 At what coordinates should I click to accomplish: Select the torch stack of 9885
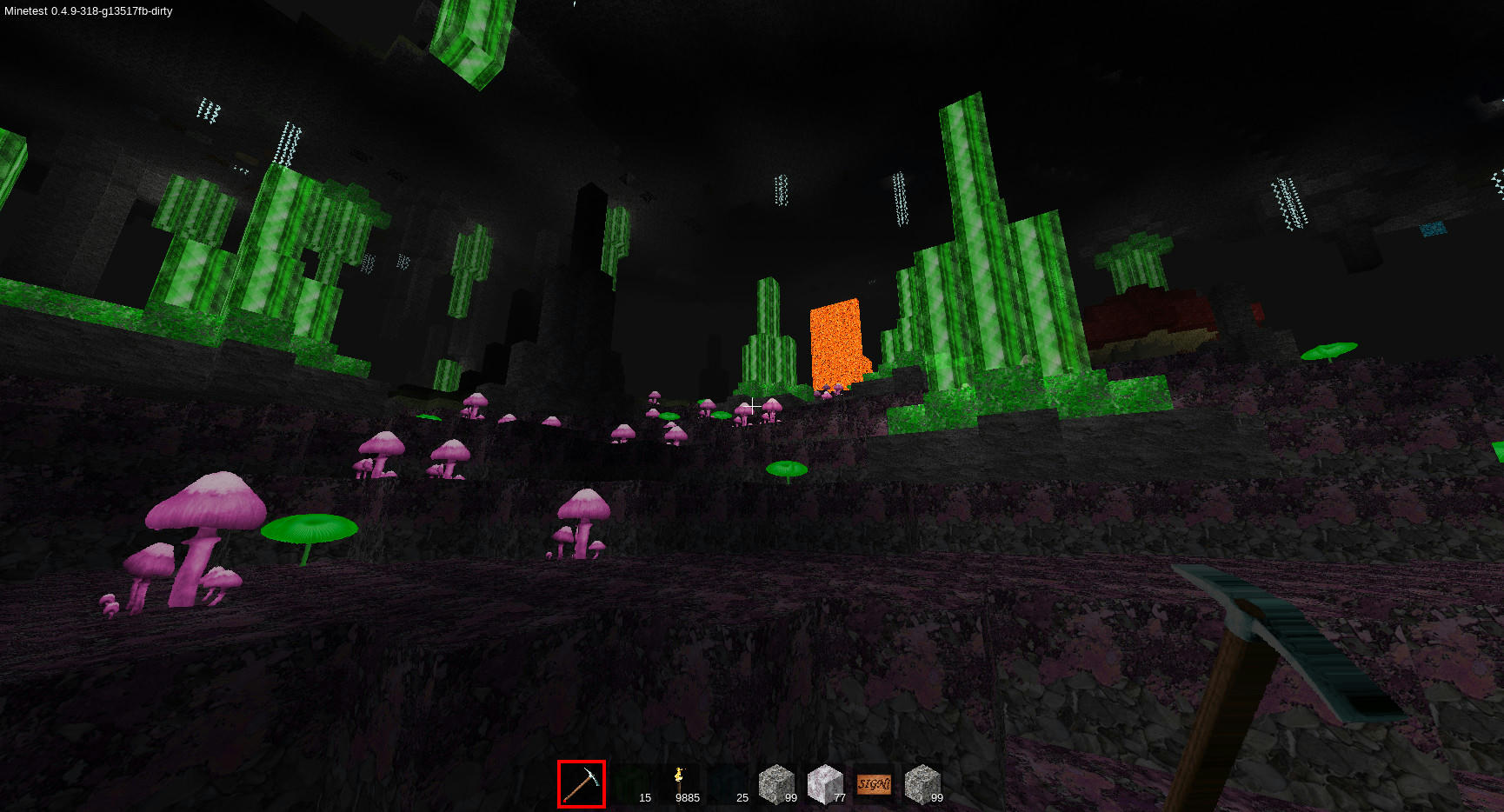coord(679,784)
